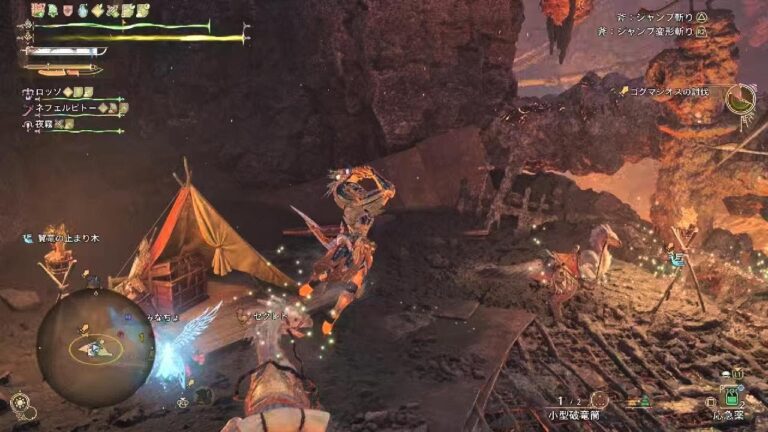
Task: Click the weapon sharpness gauge blade
Action: [62, 51]
